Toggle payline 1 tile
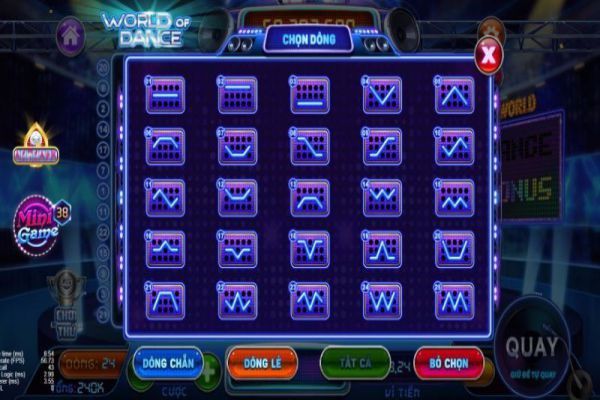Viewport: 600px width, 400px height. click(165, 94)
